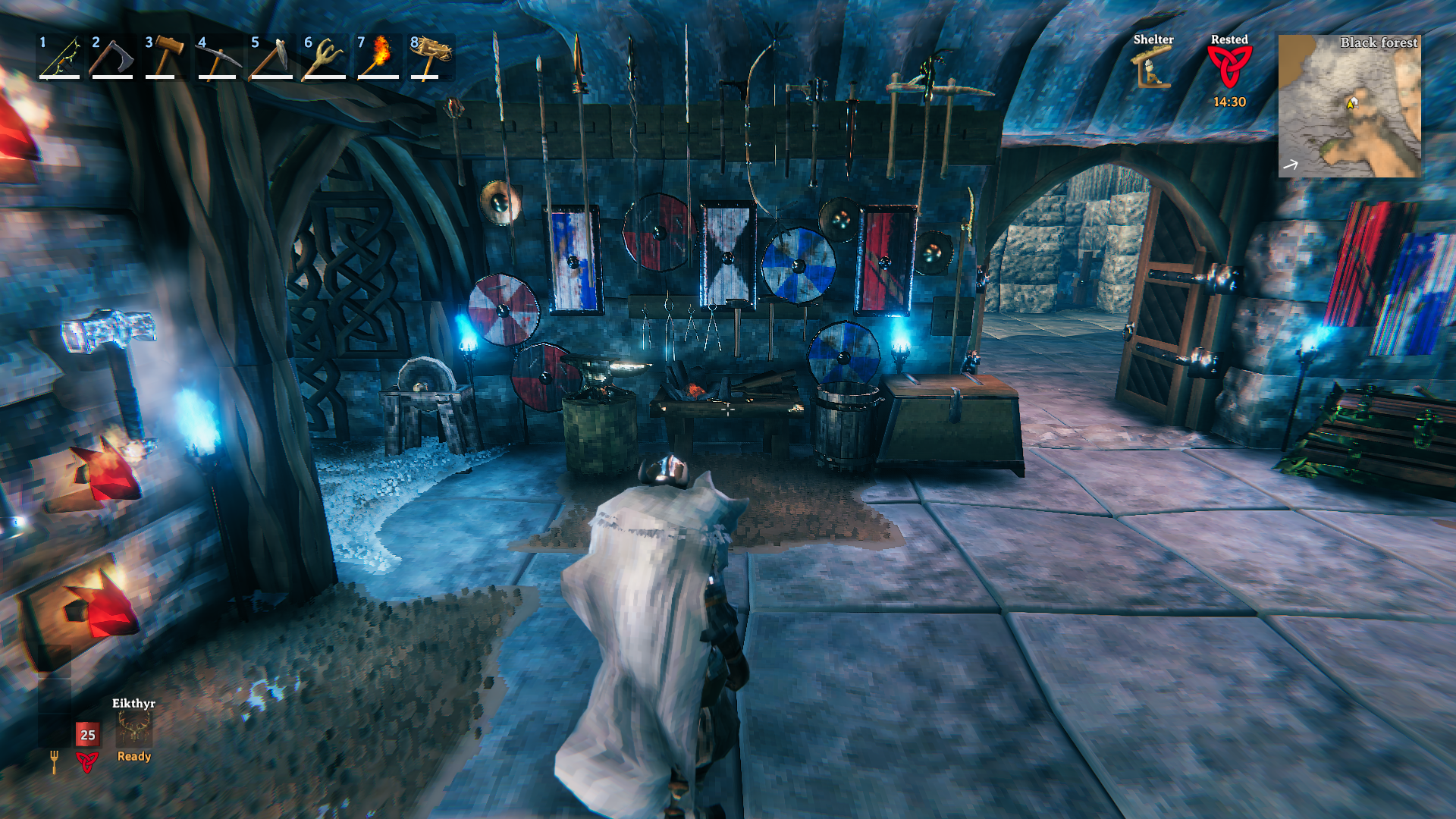The height and width of the screenshot is (819, 1456).
Task: Click the red Rested status icon
Action: (x=1229, y=68)
